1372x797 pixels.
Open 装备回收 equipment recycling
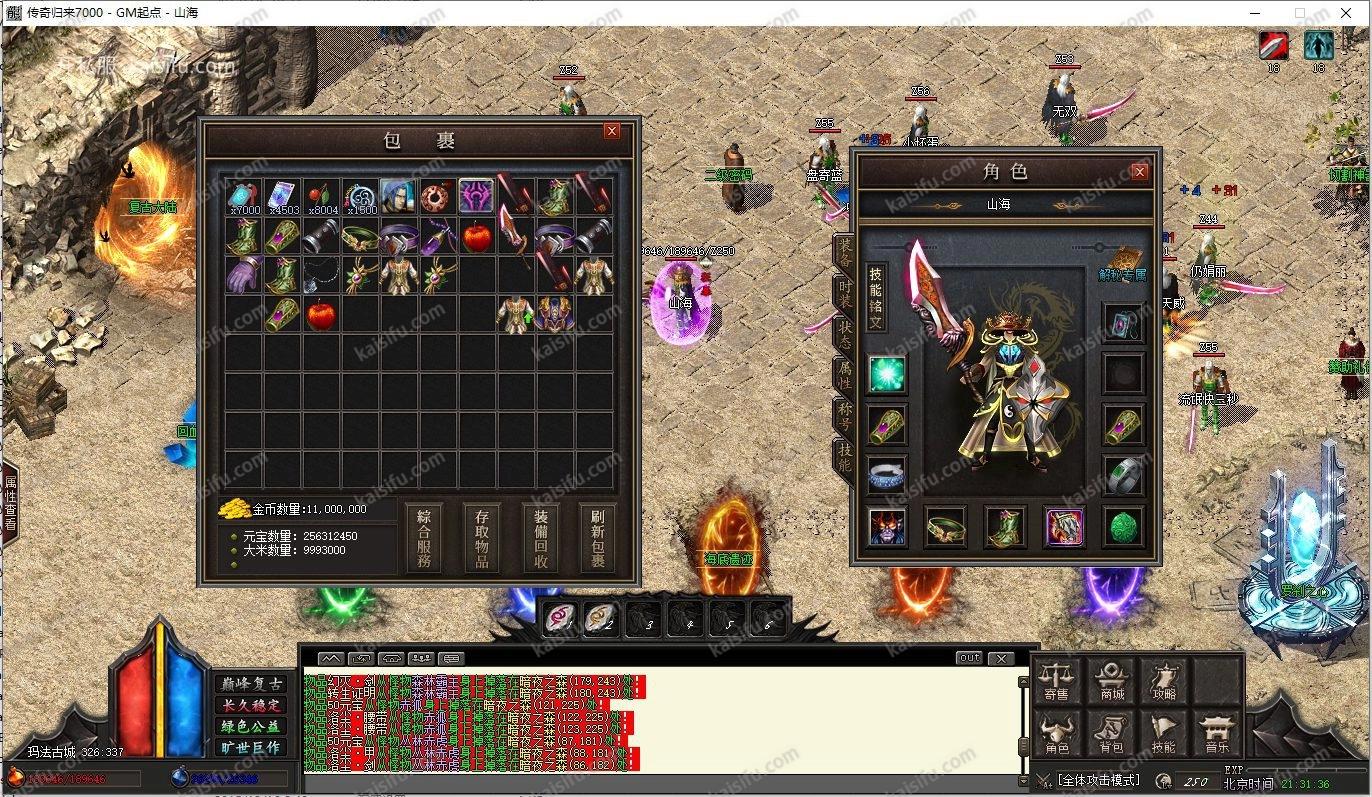(540, 537)
